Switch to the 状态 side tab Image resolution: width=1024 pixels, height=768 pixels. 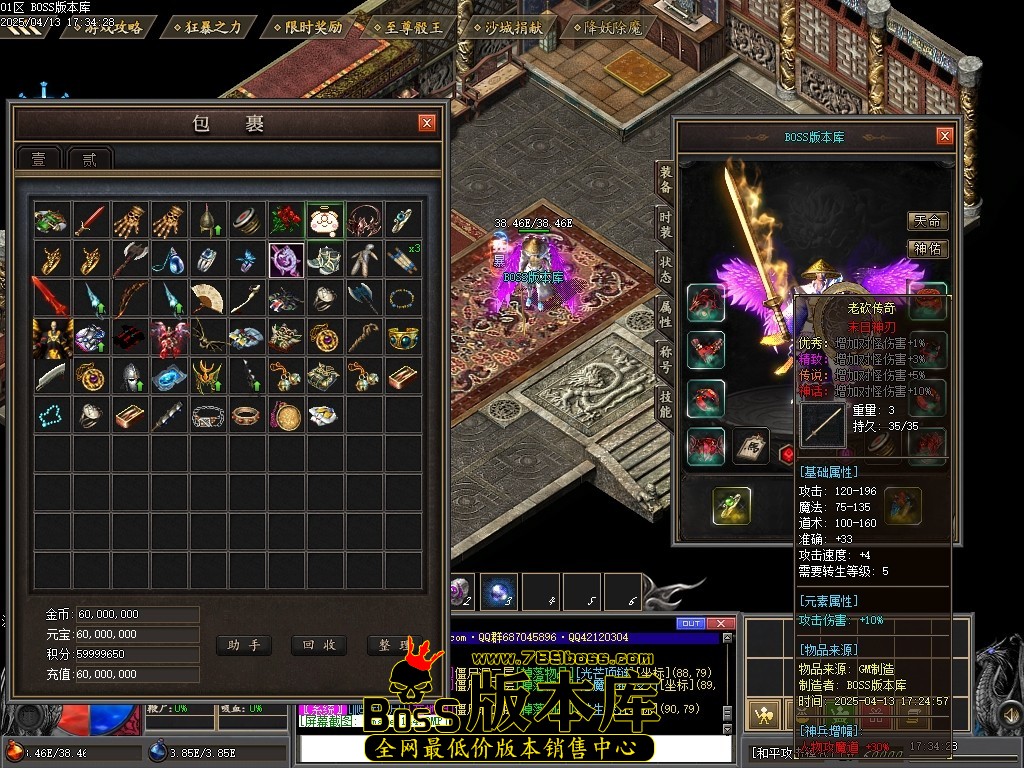pyautogui.click(x=665, y=268)
